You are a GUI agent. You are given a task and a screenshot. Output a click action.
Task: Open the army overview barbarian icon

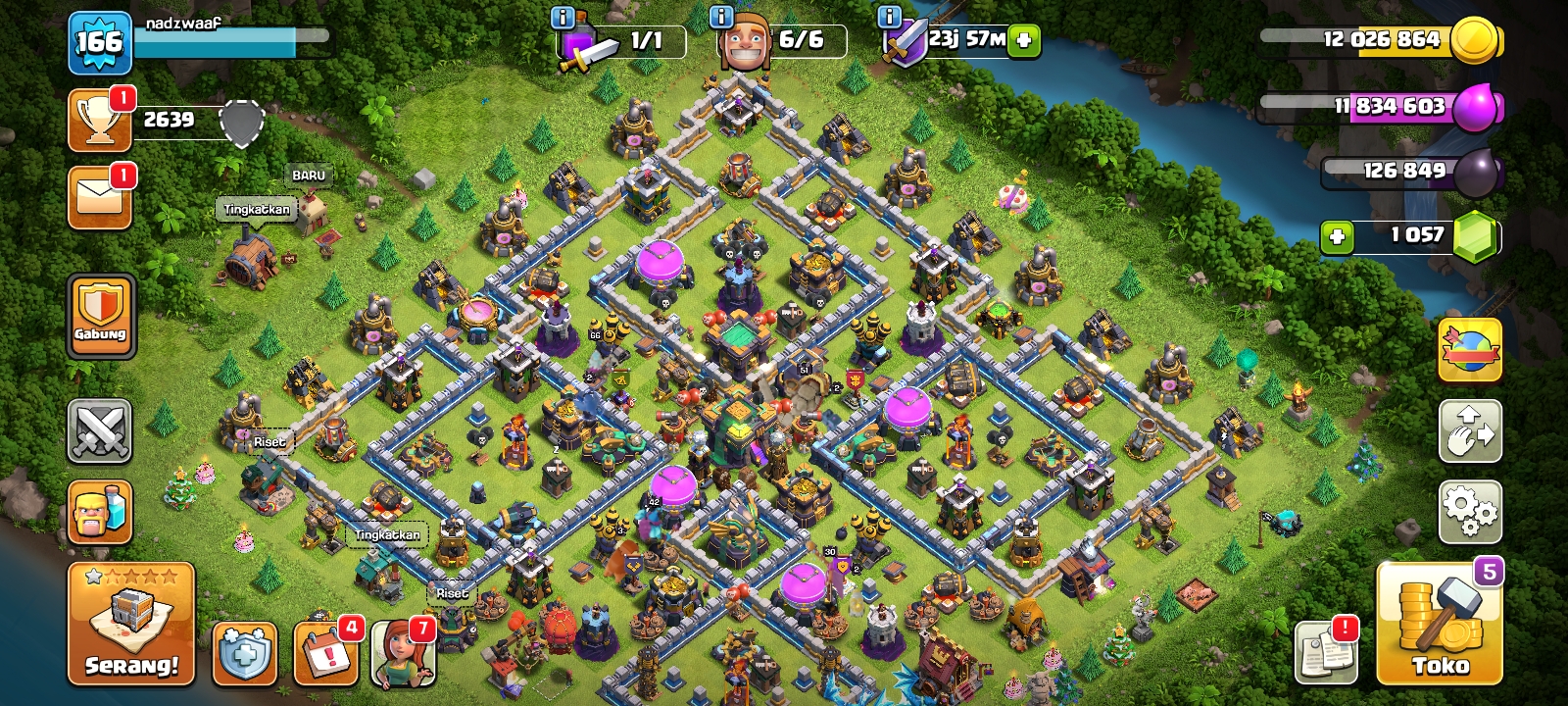point(100,512)
